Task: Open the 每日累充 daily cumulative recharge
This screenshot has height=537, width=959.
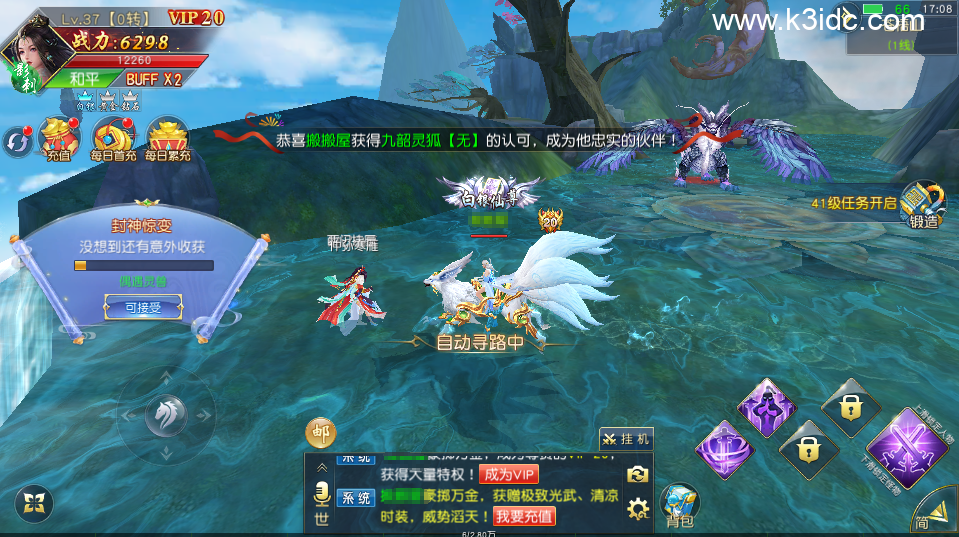Action: pos(167,139)
